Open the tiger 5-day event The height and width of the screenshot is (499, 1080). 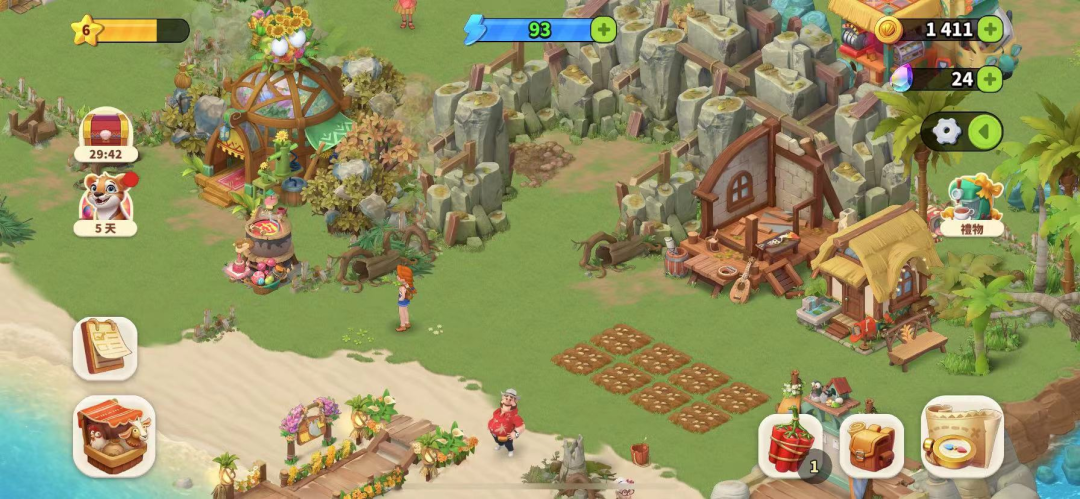pos(105,200)
